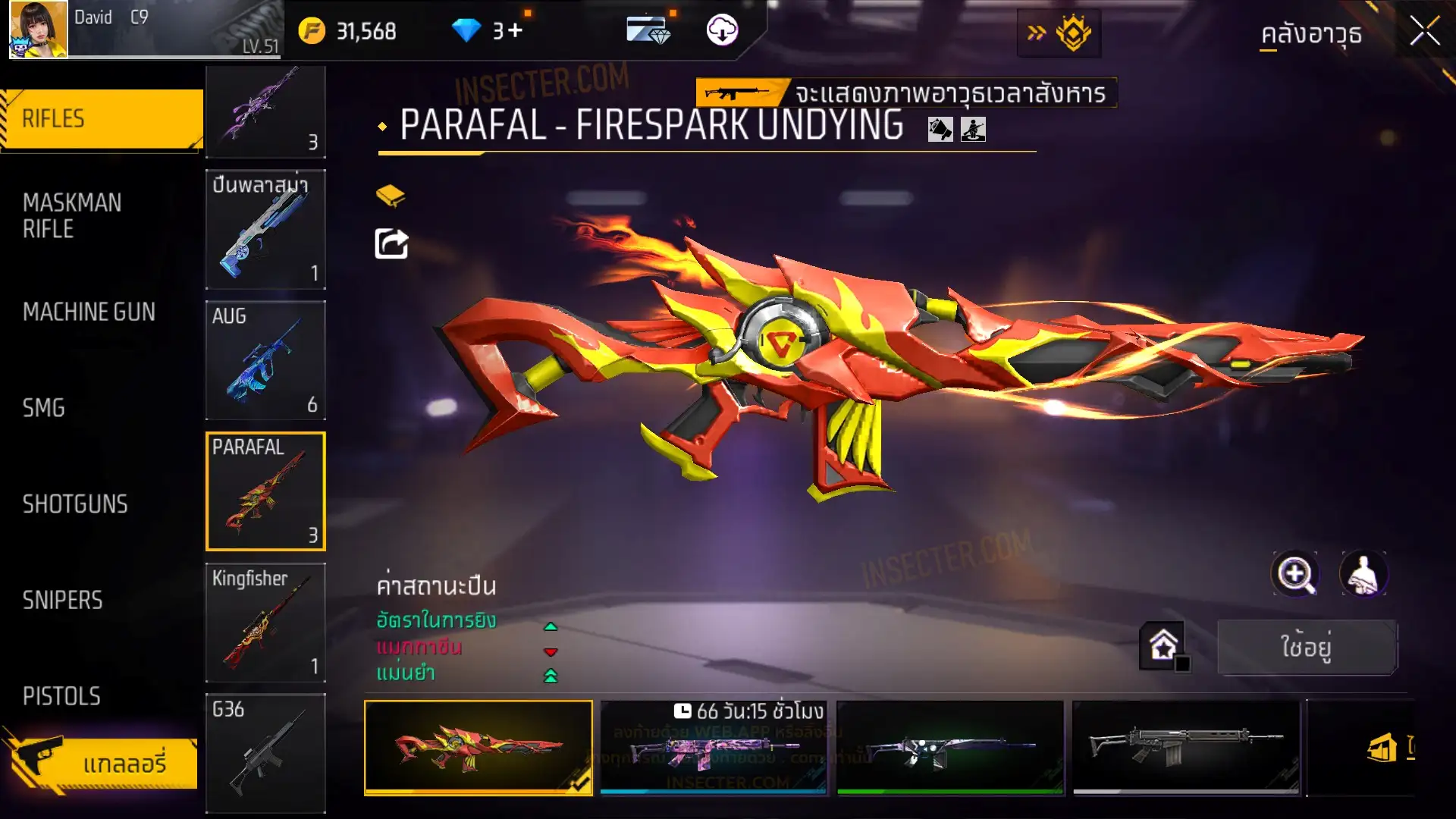
Task: Select the RIFLES category tab
Action: (102, 119)
